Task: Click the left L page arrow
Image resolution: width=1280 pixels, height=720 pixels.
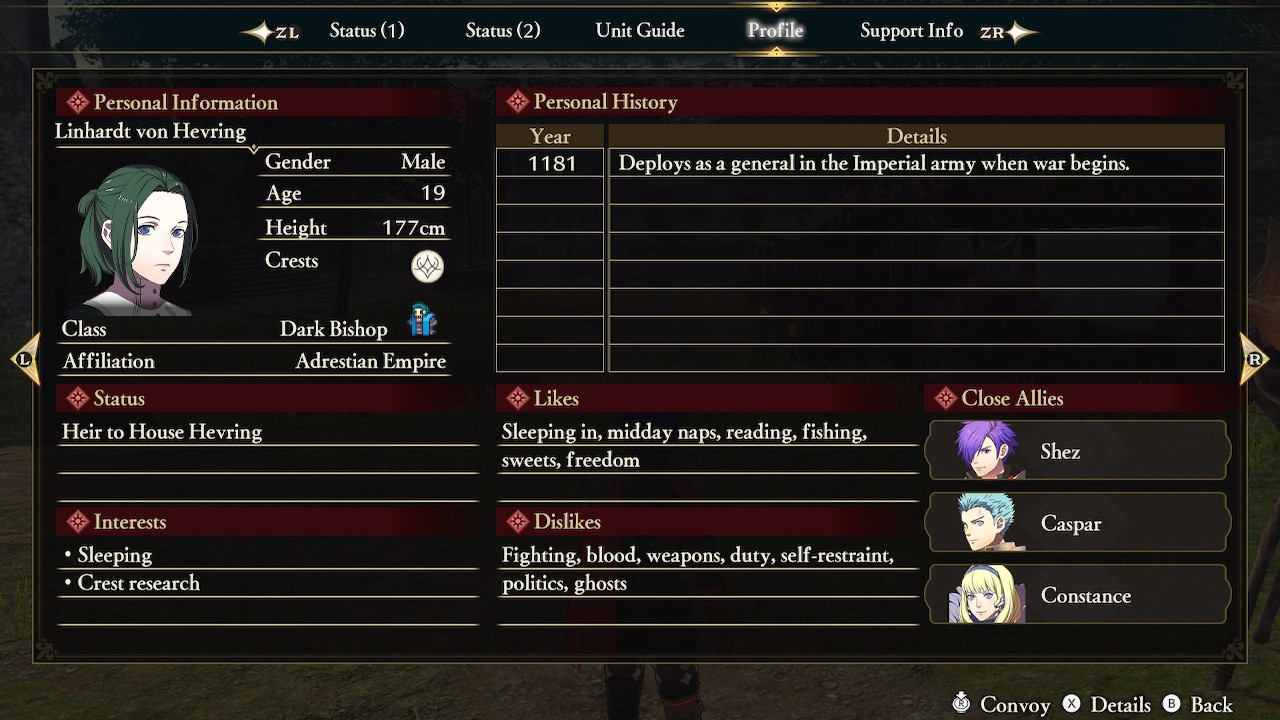Action: (x=25, y=357)
